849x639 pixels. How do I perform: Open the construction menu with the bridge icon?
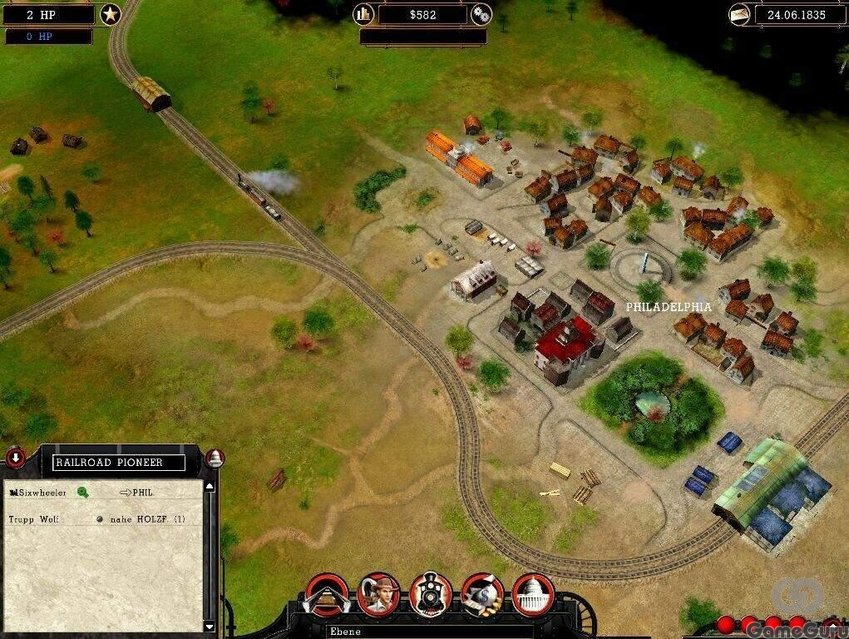pos(326,594)
